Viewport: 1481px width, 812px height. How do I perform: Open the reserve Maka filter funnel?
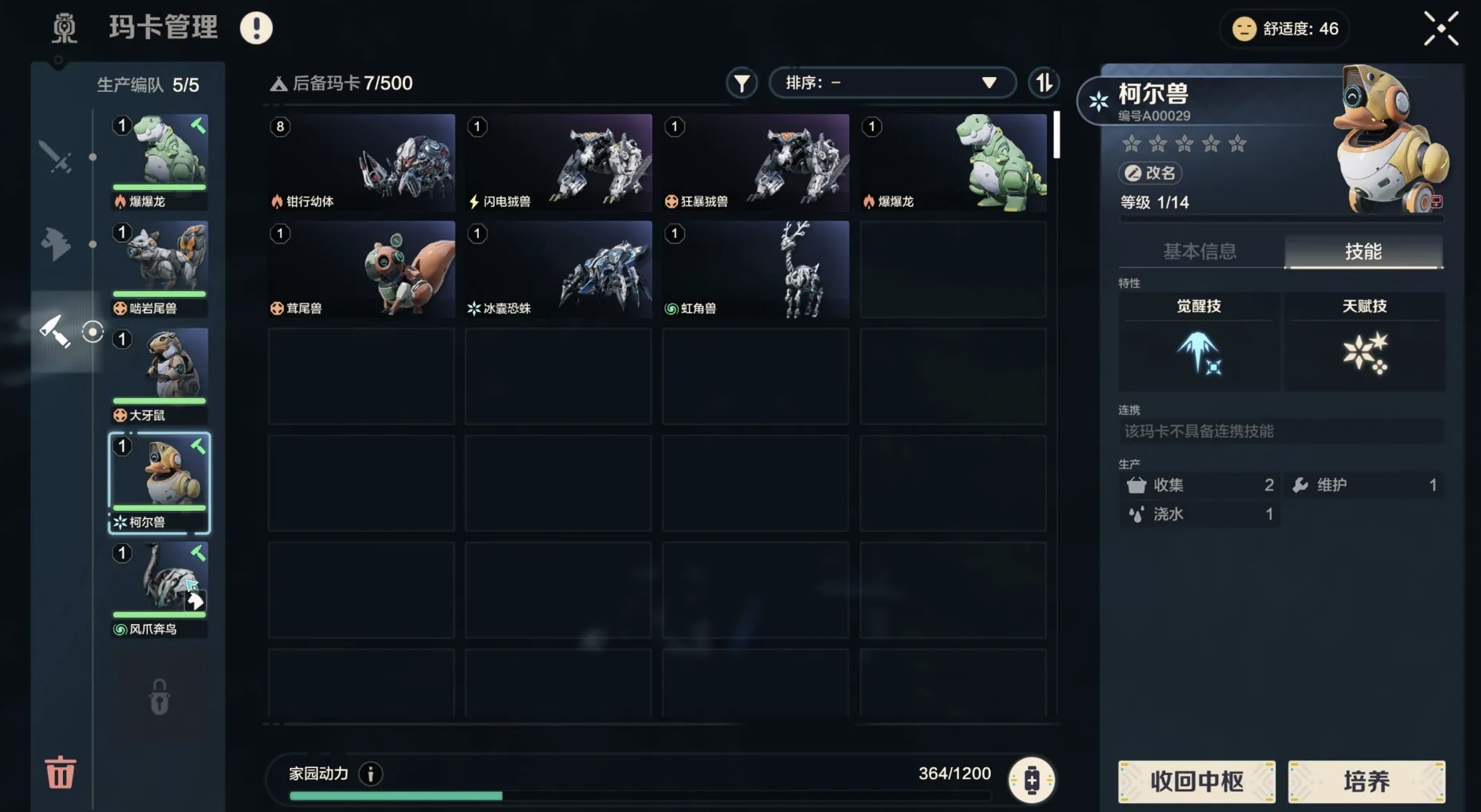pos(741,83)
